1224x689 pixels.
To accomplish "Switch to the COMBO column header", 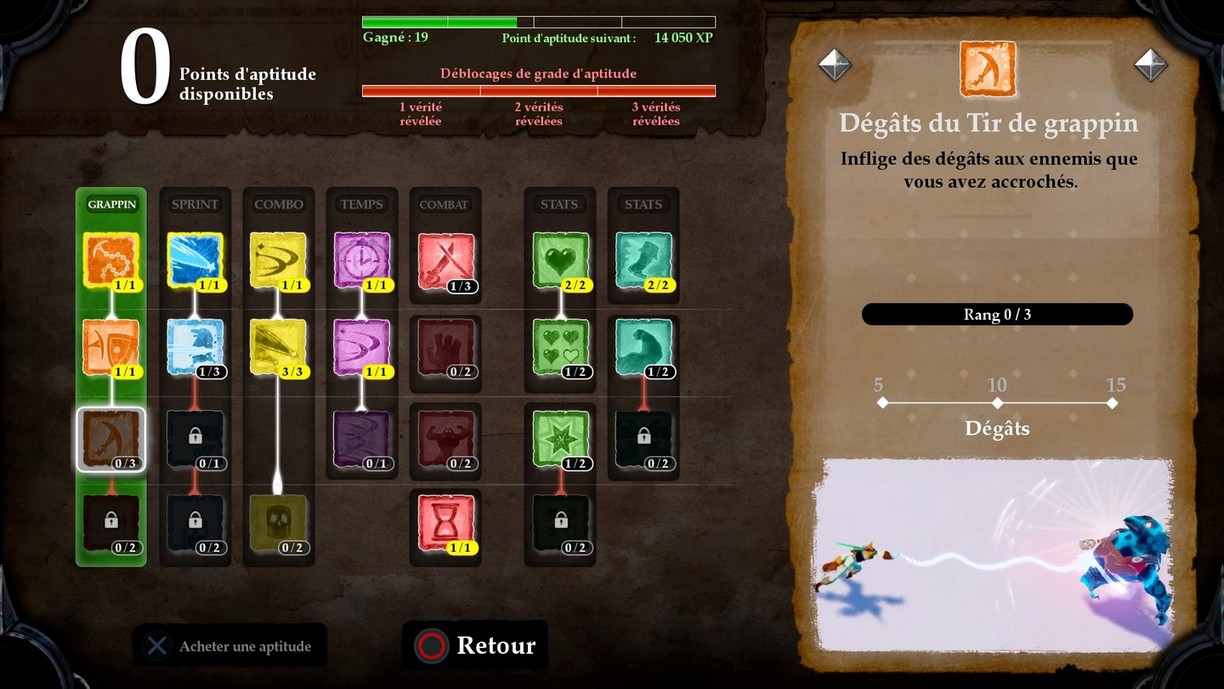I will pos(278,204).
